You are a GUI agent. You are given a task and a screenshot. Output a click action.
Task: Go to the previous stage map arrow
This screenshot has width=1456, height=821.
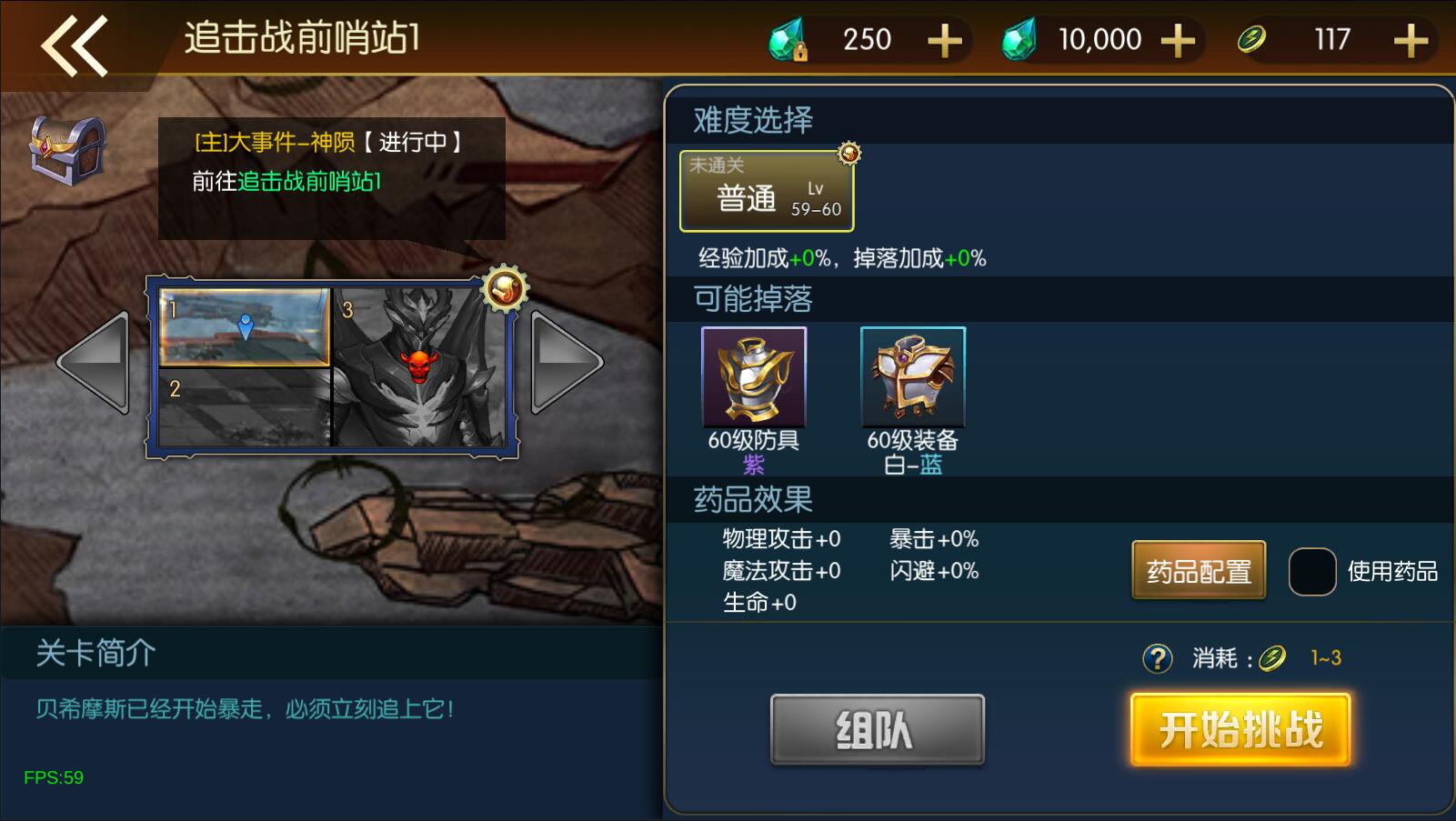[94, 364]
